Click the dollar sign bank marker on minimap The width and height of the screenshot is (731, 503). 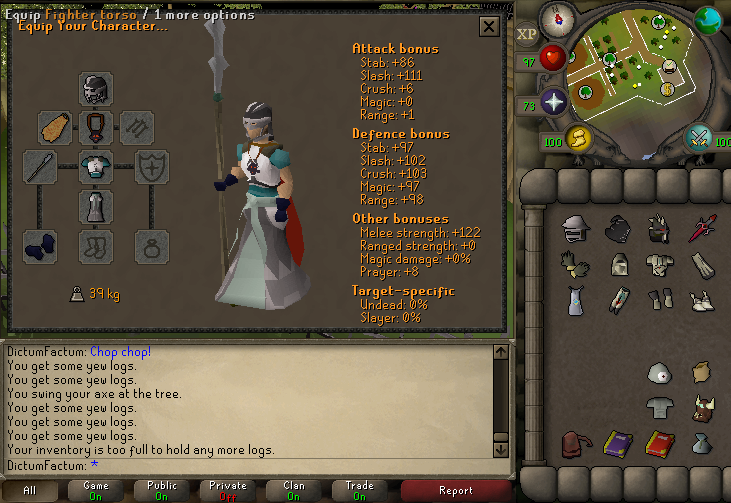(665, 89)
